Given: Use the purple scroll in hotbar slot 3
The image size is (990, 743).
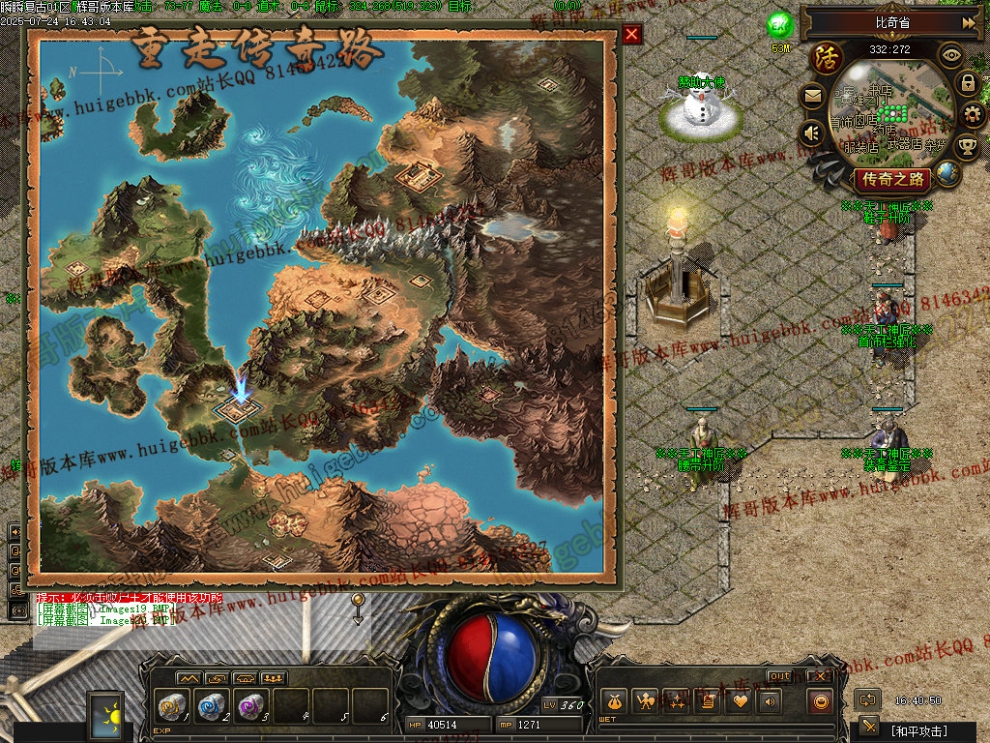Looking at the screenshot, I should [x=251, y=706].
